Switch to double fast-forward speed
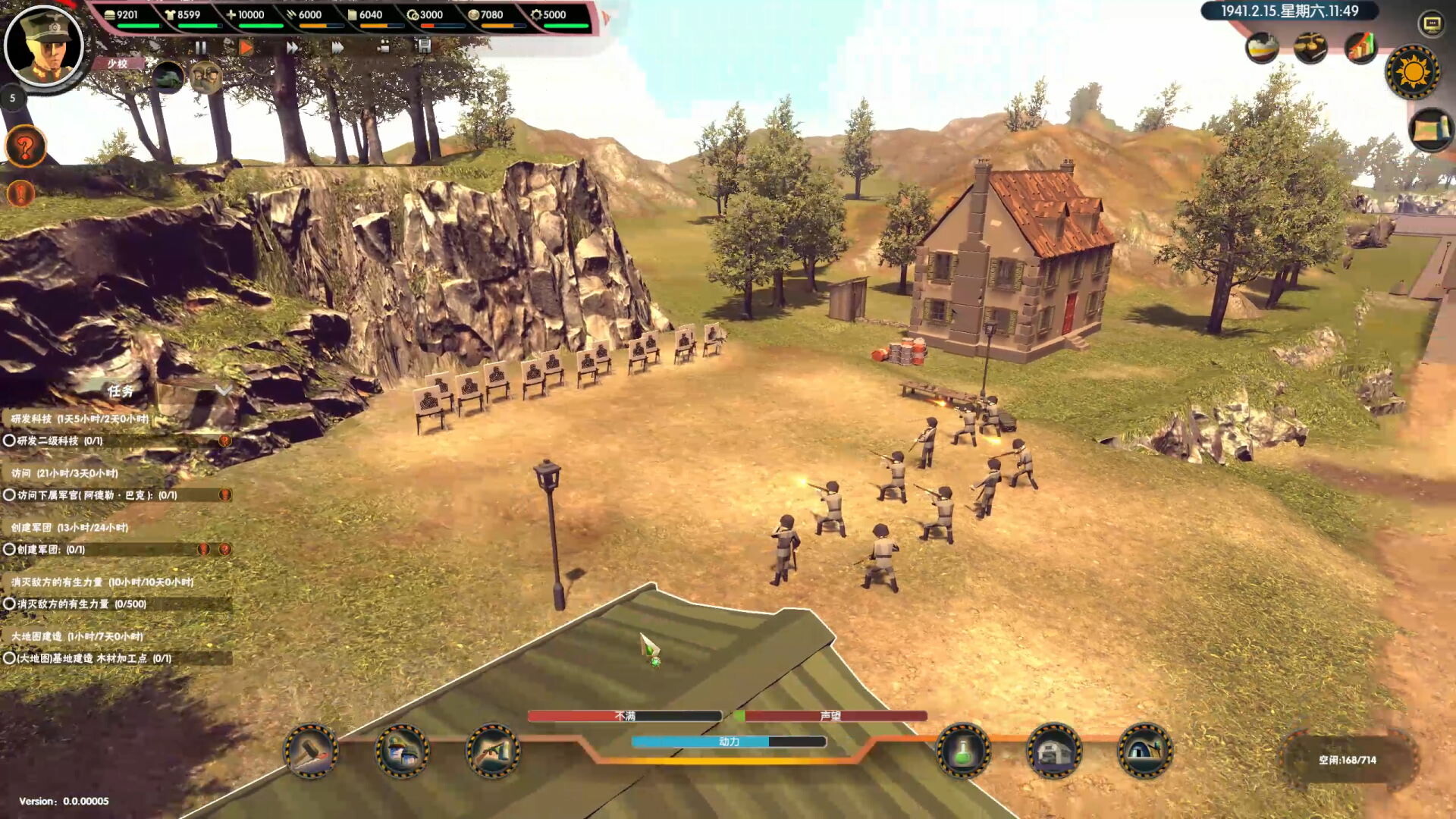This screenshot has height=819, width=1456. pyautogui.click(x=292, y=48)
